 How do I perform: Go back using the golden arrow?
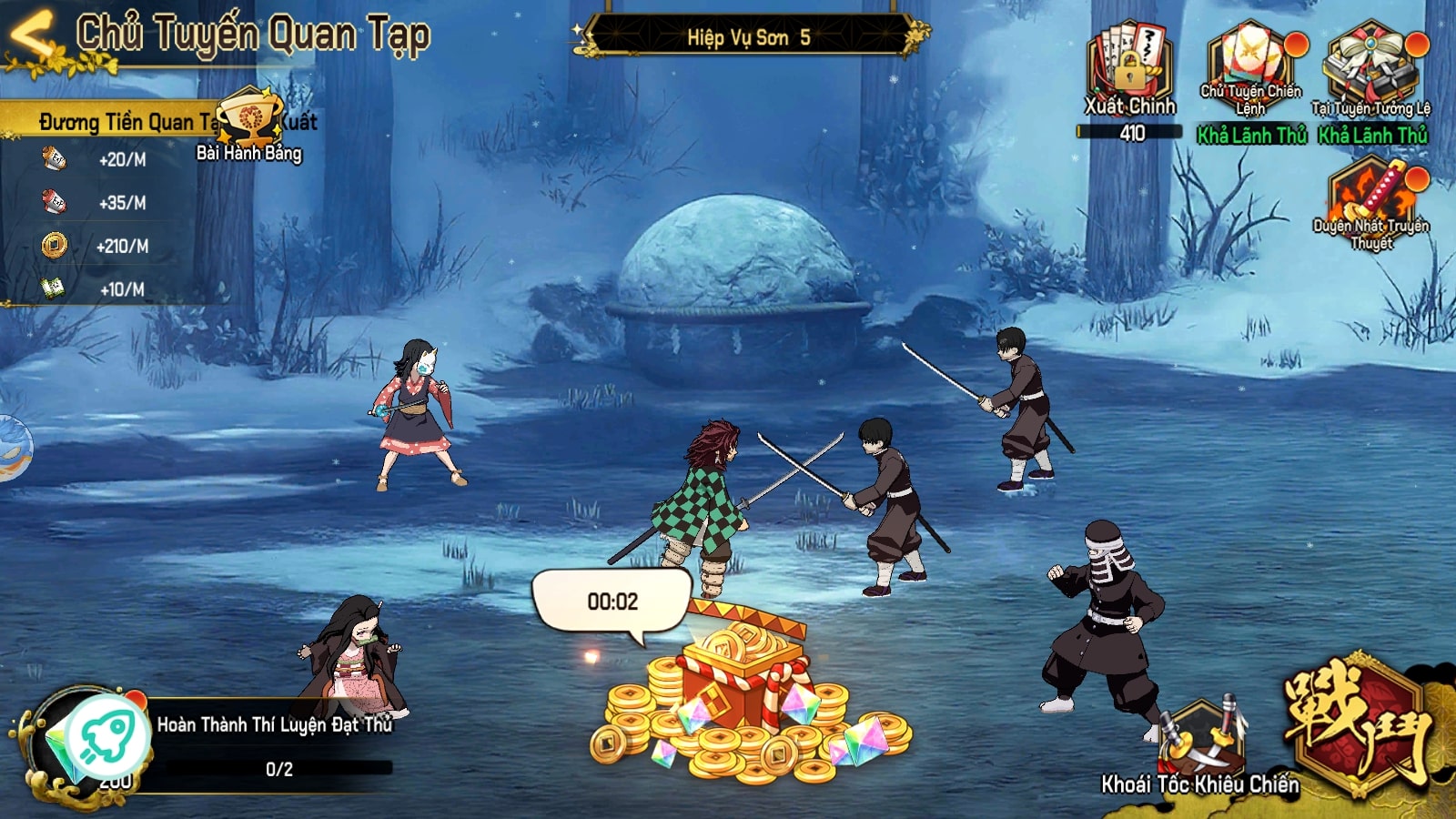(32, 36)
